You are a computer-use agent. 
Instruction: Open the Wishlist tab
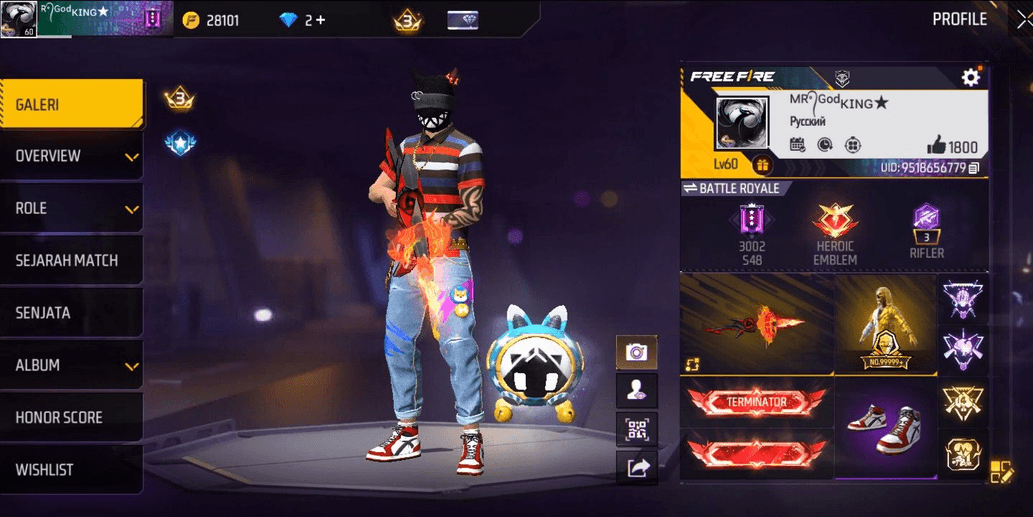pos(70,469)
